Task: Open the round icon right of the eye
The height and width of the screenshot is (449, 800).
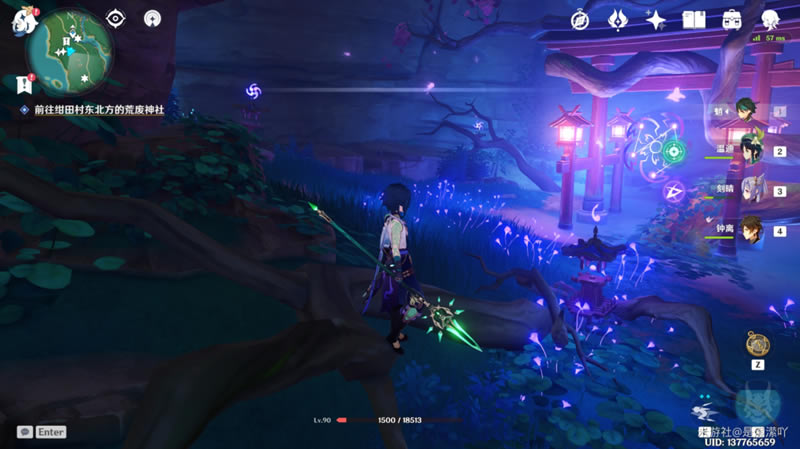Action: [x=152, y=18]
